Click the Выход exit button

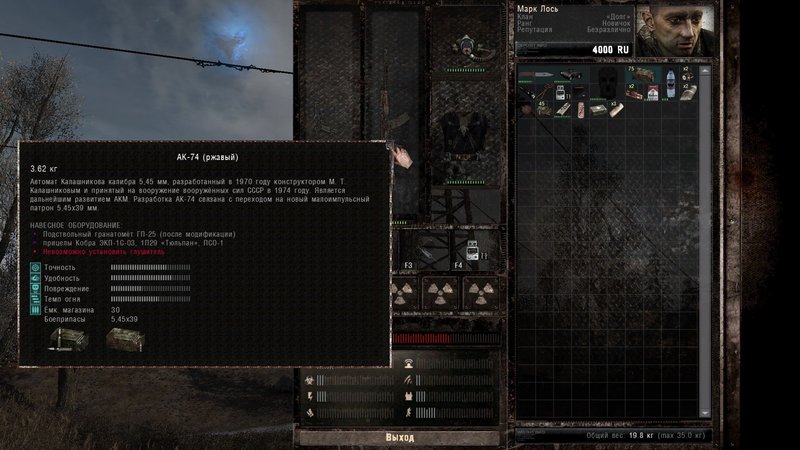click(399, 438)
